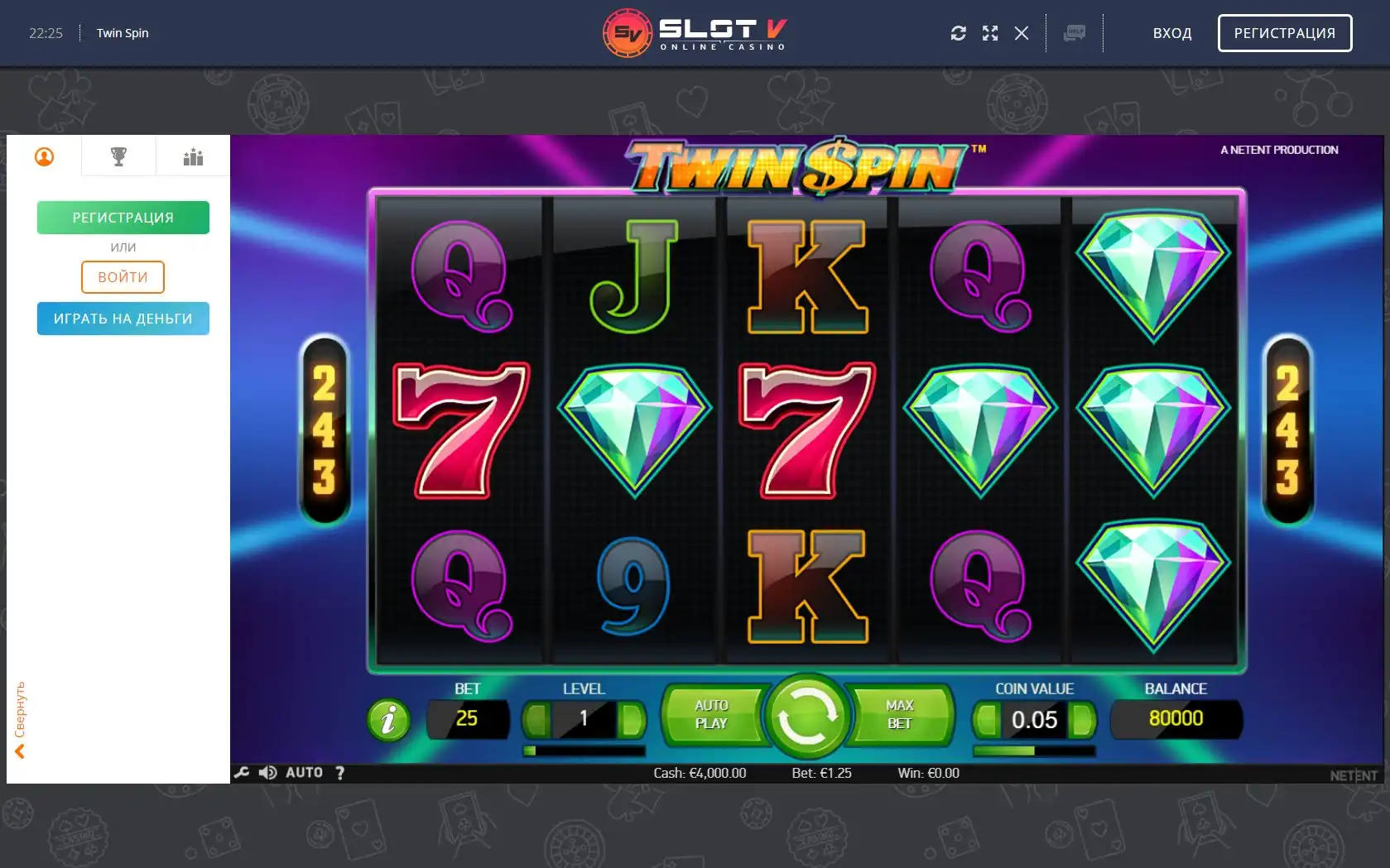Switch to the trophy tab
The height and width of the screenshot is (868, 1390).
tap(118, 156)
